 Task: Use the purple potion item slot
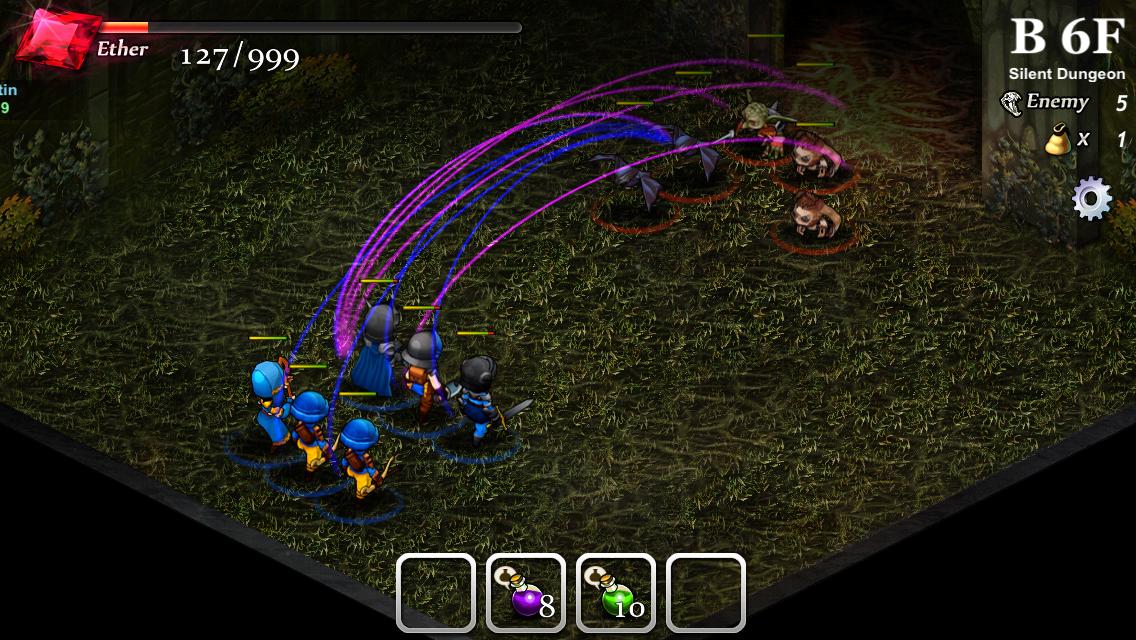pos(526,593)
